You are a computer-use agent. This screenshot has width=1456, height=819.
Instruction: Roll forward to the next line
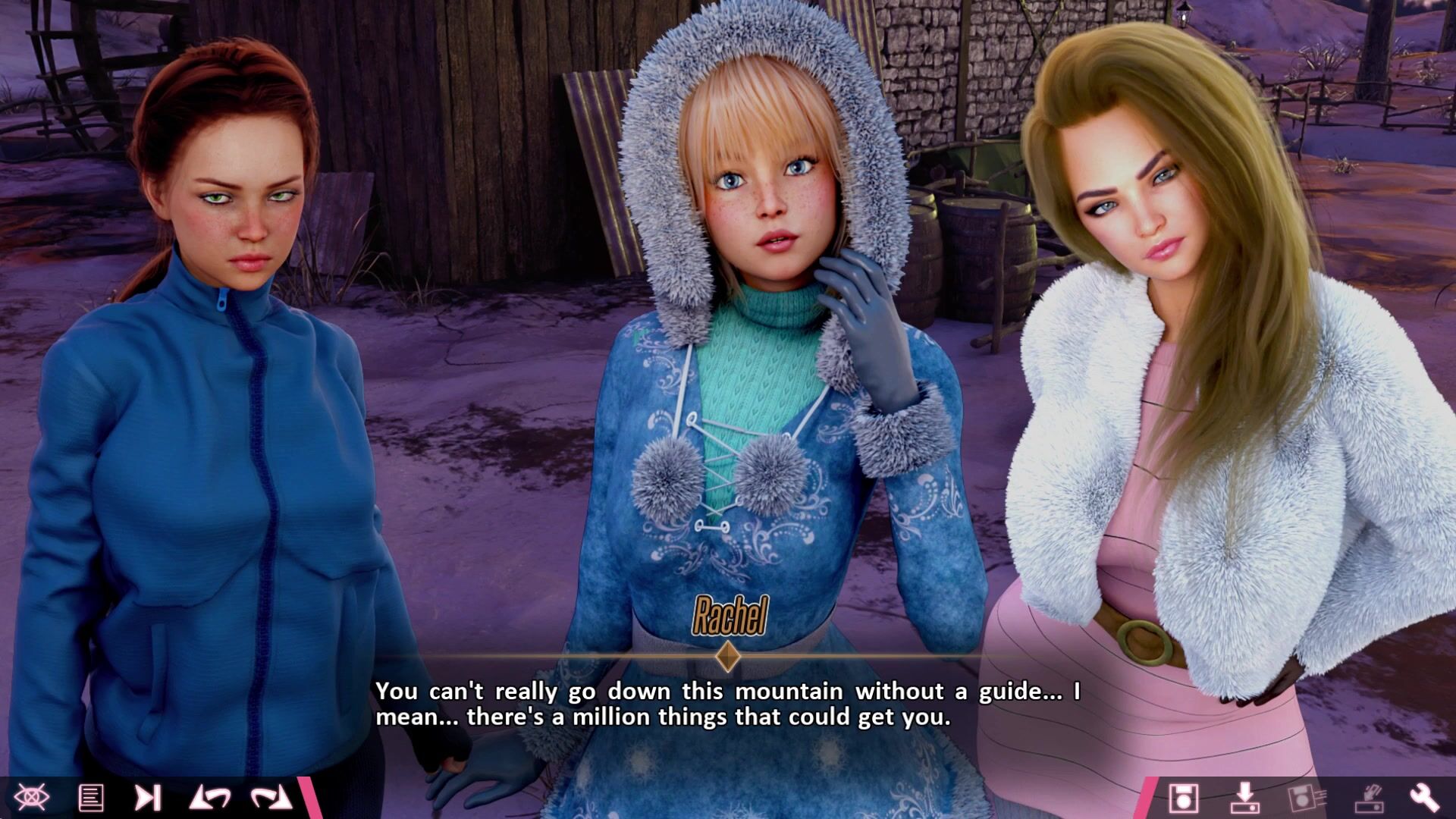(x=271, y=797)
